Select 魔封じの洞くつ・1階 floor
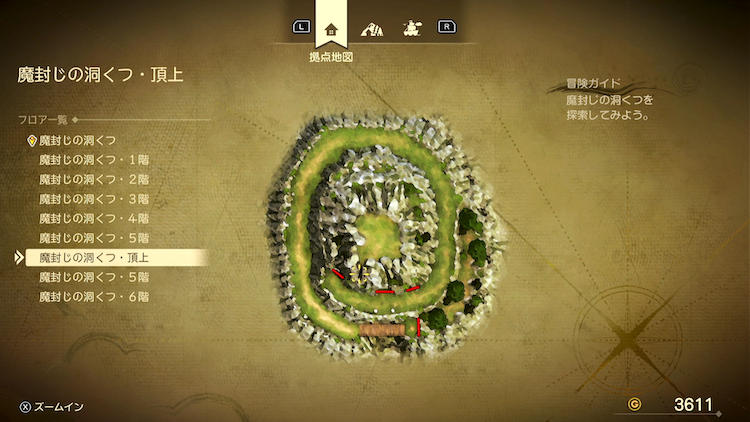This screenshot has height=422, width=750. [94, 159]
